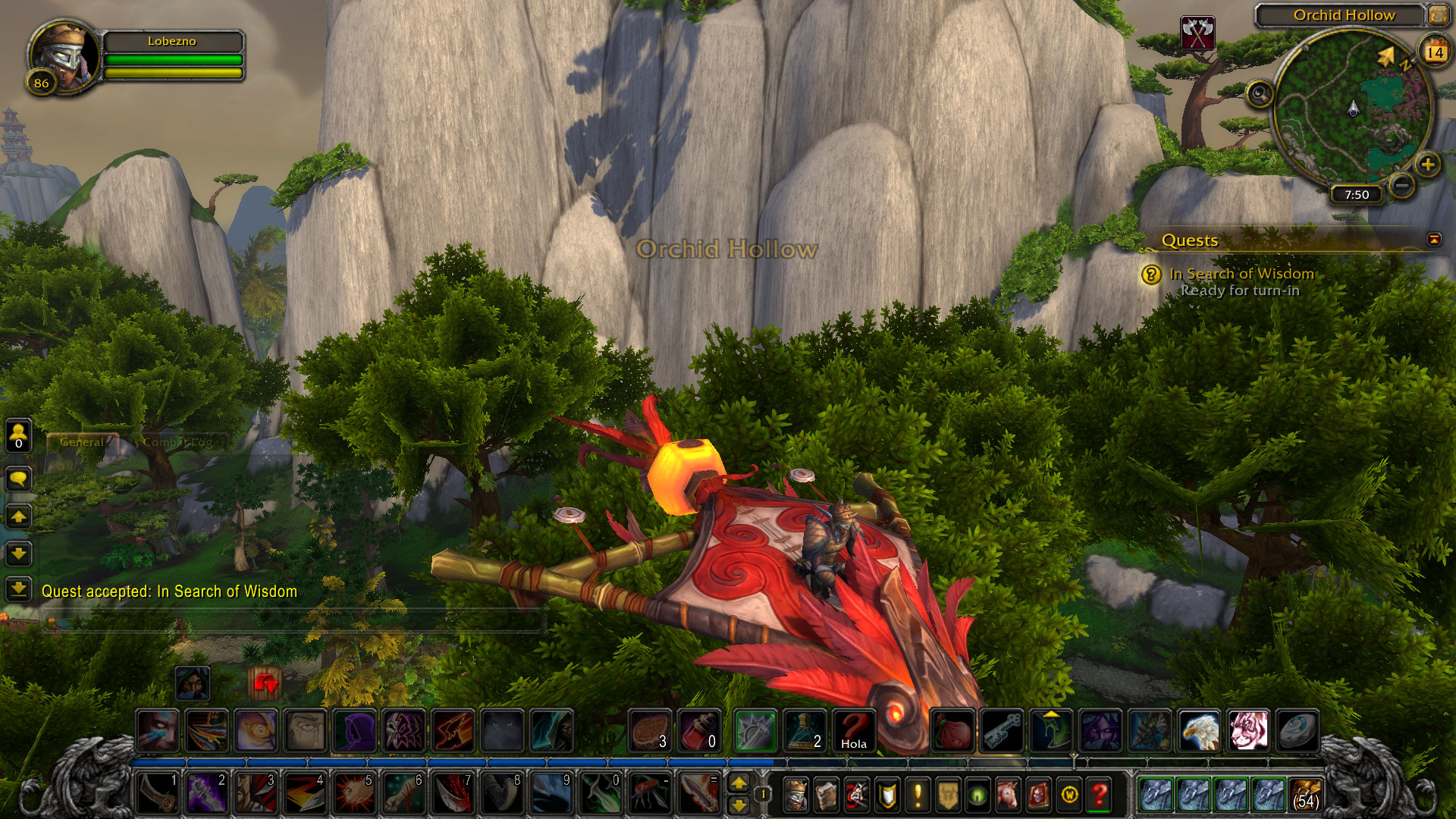
Task: Zoom out on the minimap
Action: pyautogui.click(x=1403, y=184)
